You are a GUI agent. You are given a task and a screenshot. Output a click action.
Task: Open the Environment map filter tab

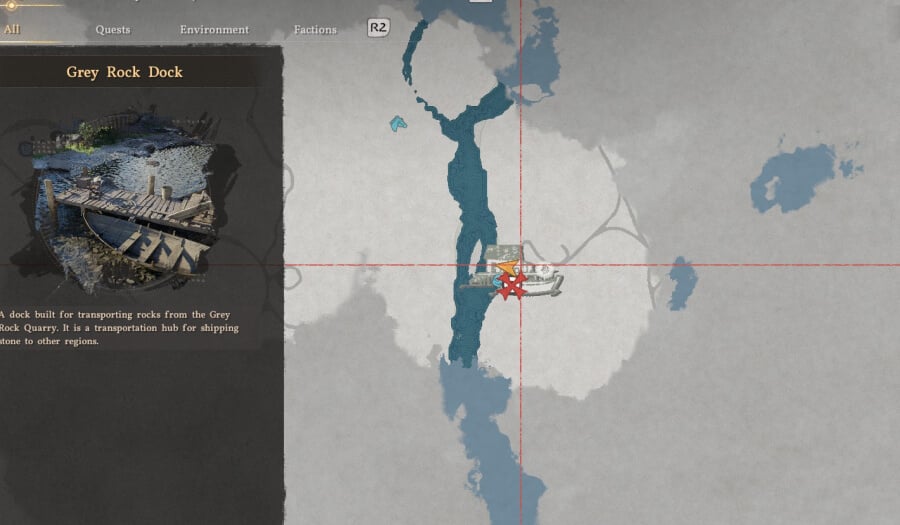214,29
